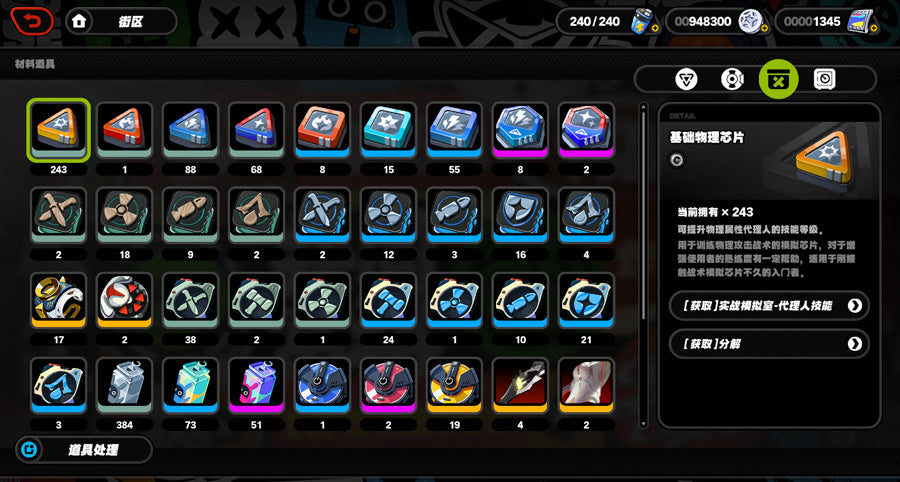Open the 道具处理 item disposal button
Screen dimensions: 900x482
[84, 450]
